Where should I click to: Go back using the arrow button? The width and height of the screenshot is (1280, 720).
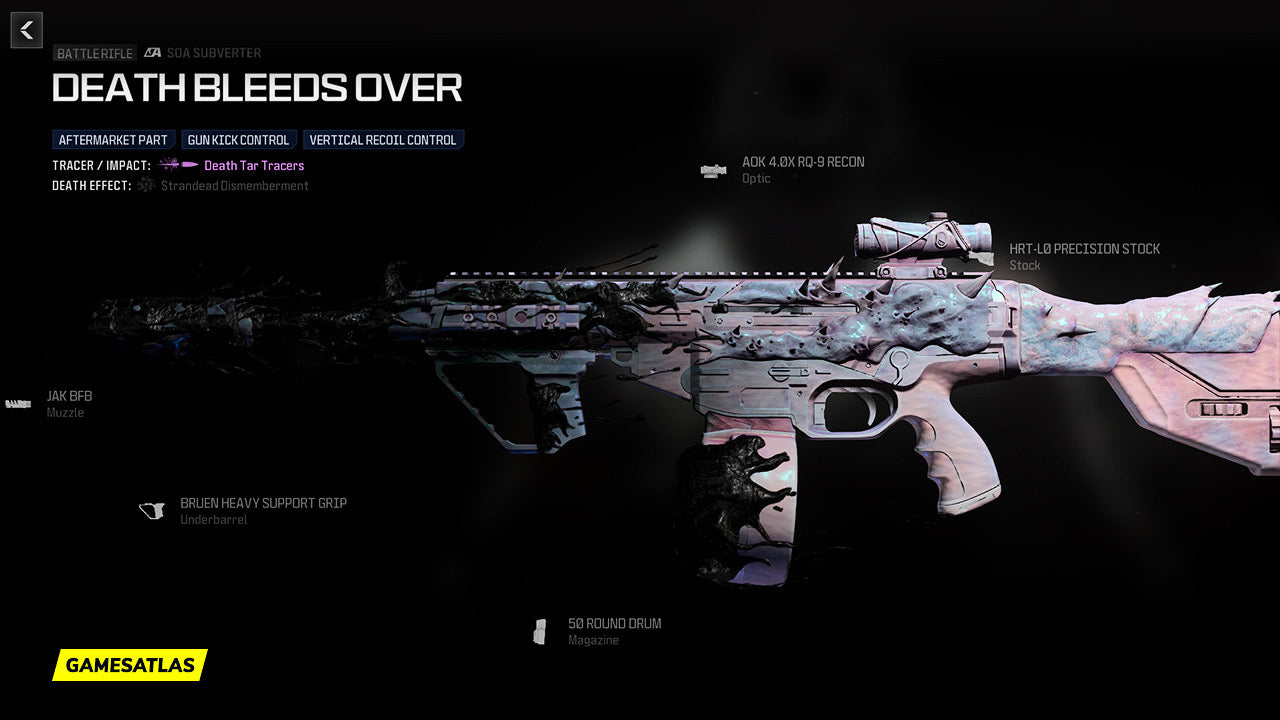click(x=27, y=30)
